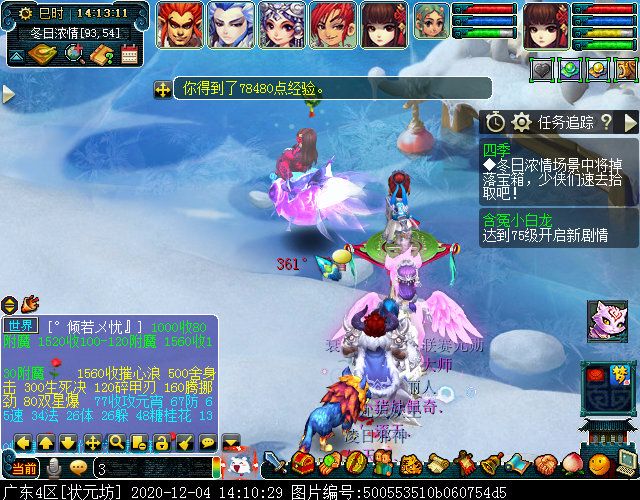Open the 含冤小白龙 quest entry
Screen dimensions: 640x500
516,220
